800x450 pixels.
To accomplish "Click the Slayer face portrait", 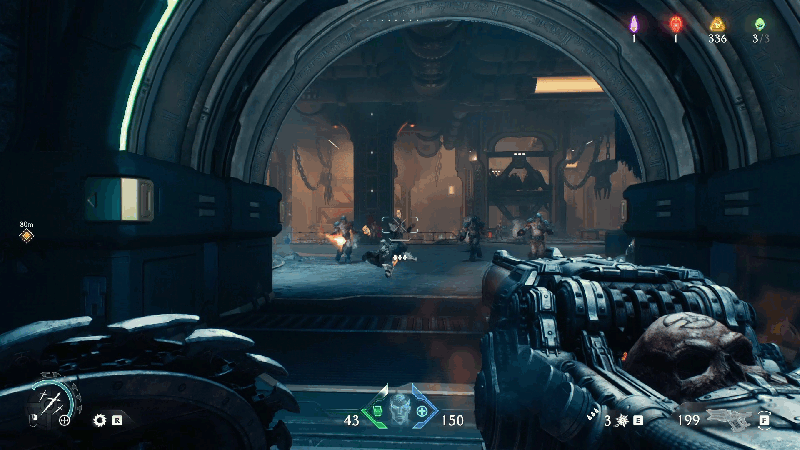I will pyautogui.click(x=401, y=411).
